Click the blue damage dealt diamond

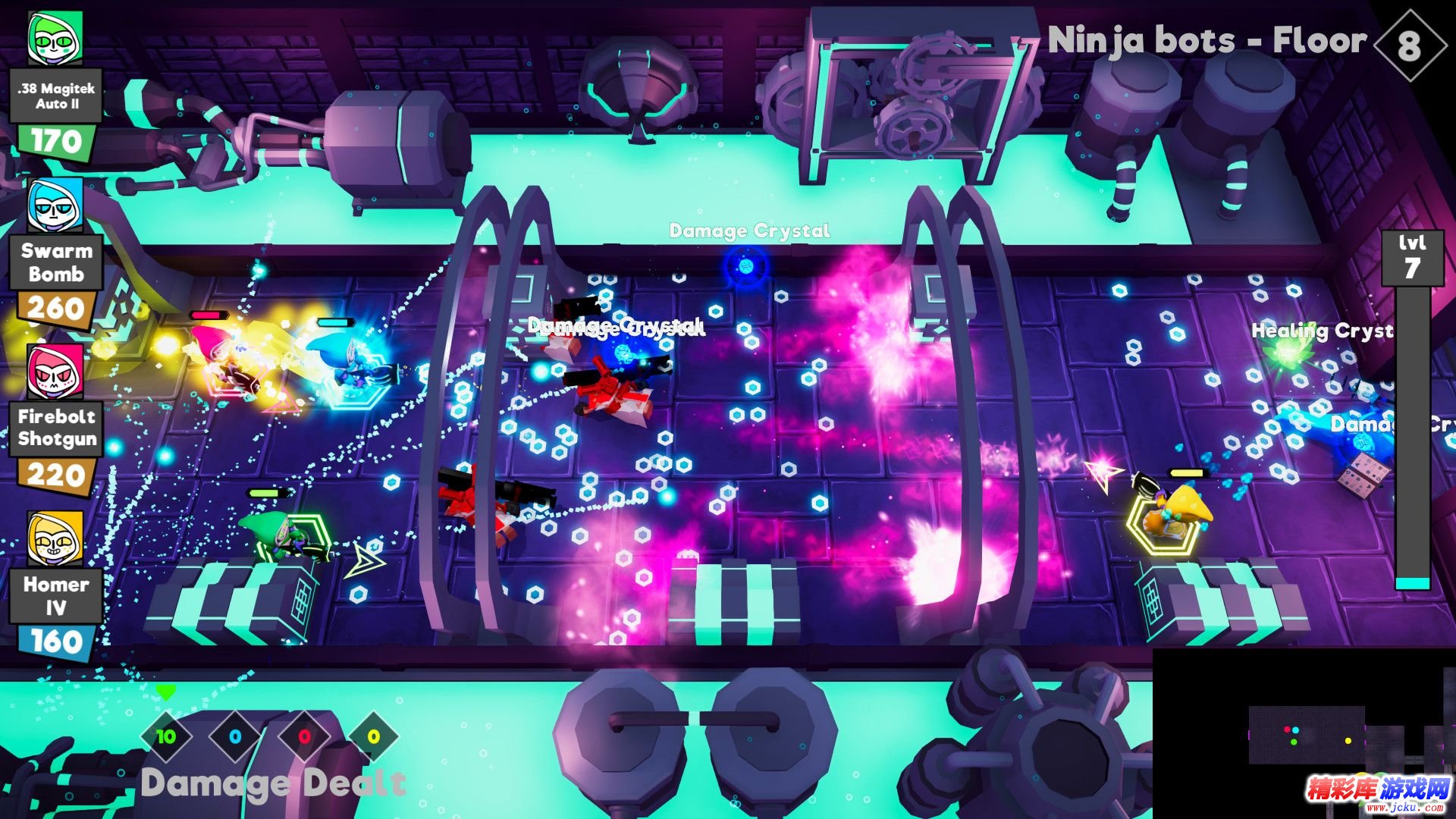pyautogui.click(x=235, y=736)
